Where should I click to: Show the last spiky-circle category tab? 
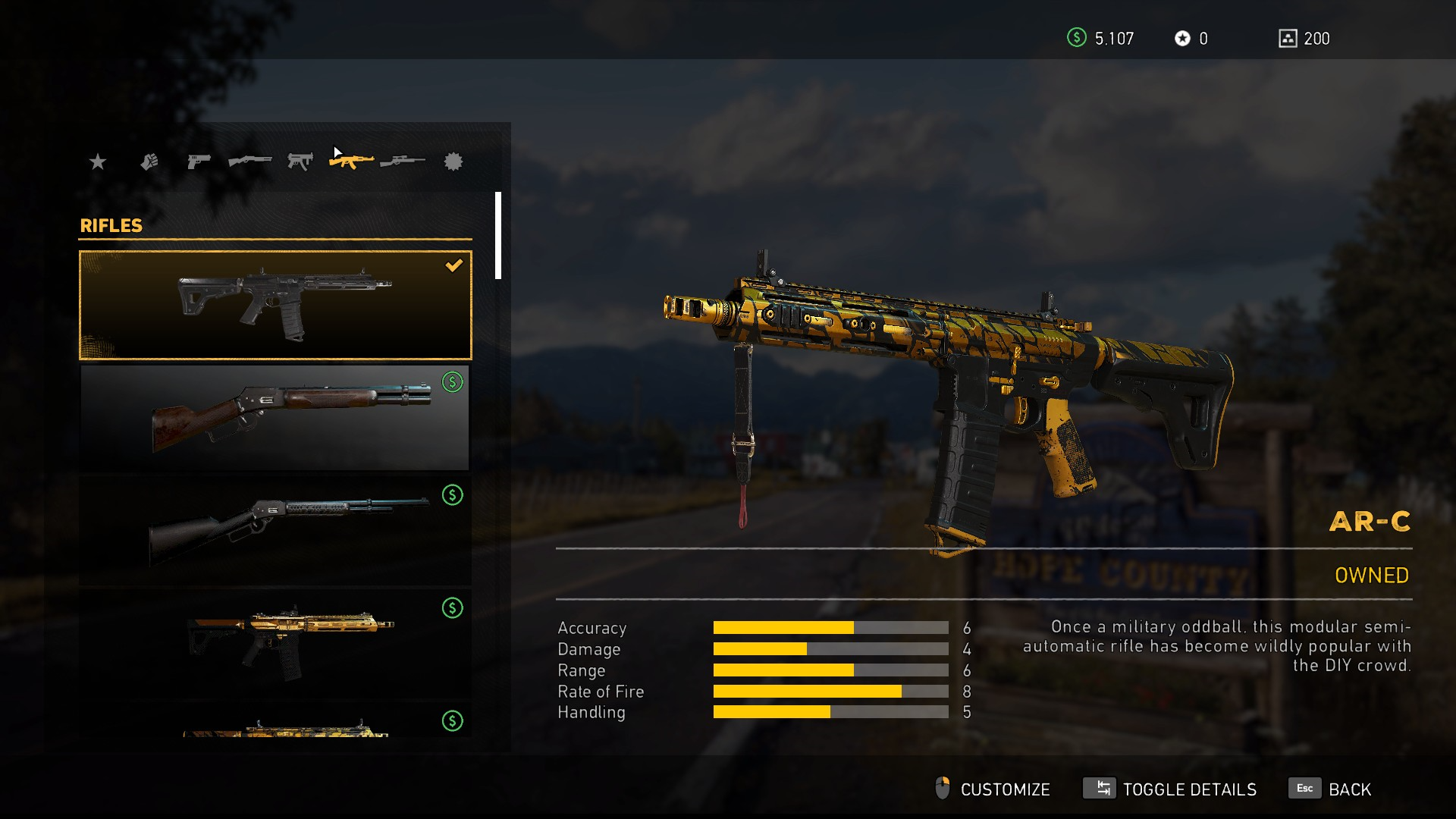tap(453, 162)
